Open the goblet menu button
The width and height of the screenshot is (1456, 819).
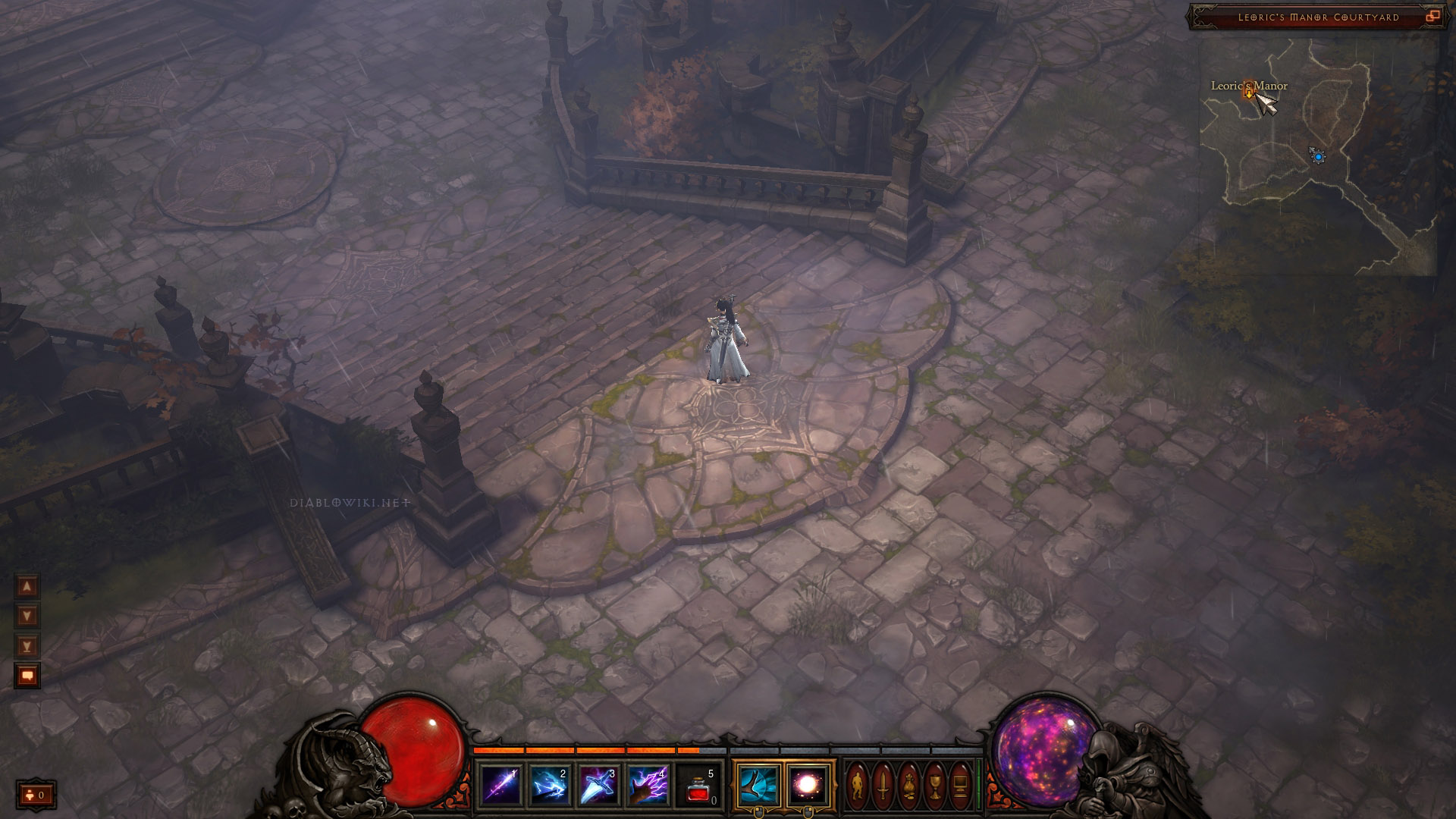point(935,786)
